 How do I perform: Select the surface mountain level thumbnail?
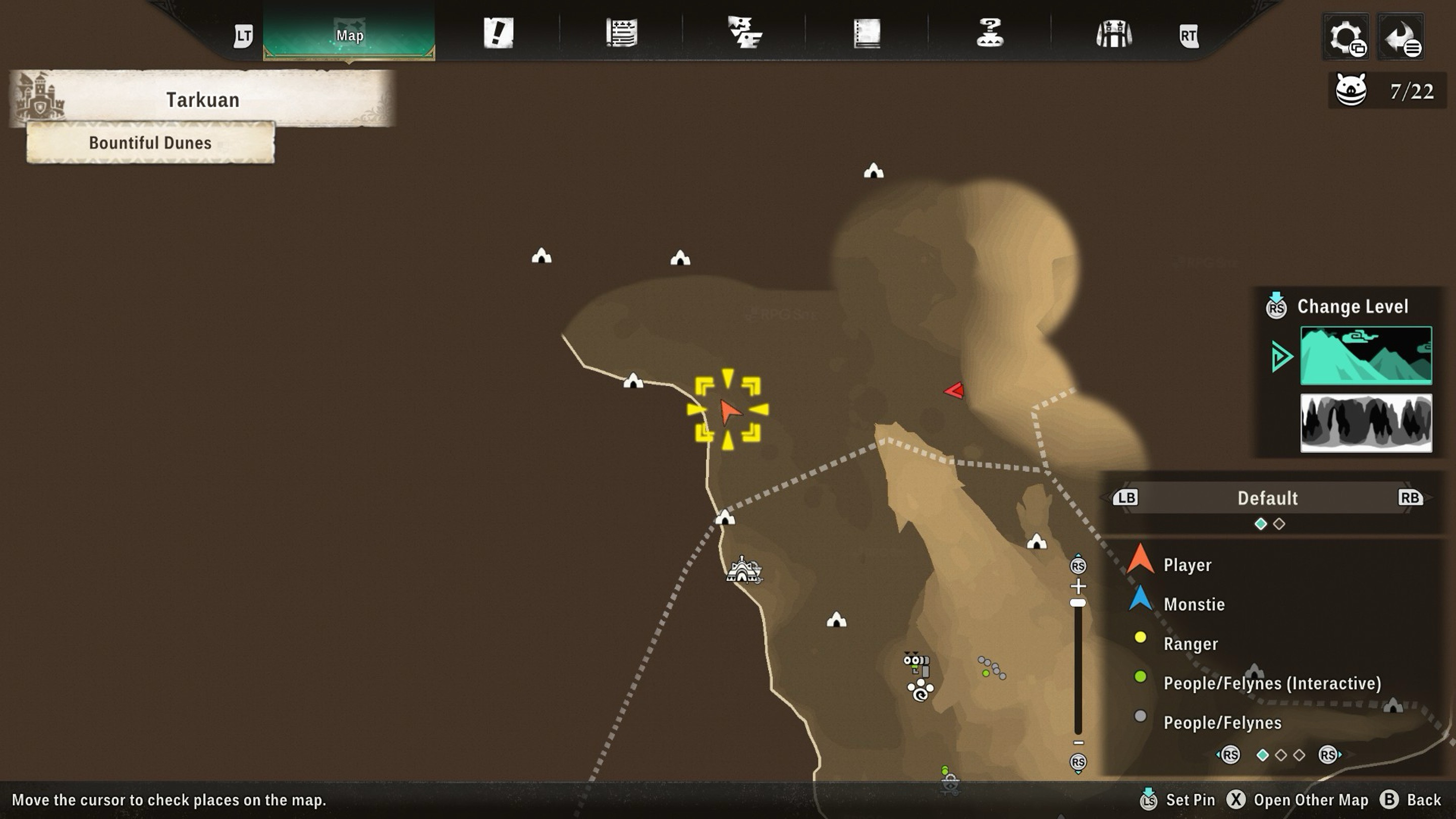(x=1366, y=355)
